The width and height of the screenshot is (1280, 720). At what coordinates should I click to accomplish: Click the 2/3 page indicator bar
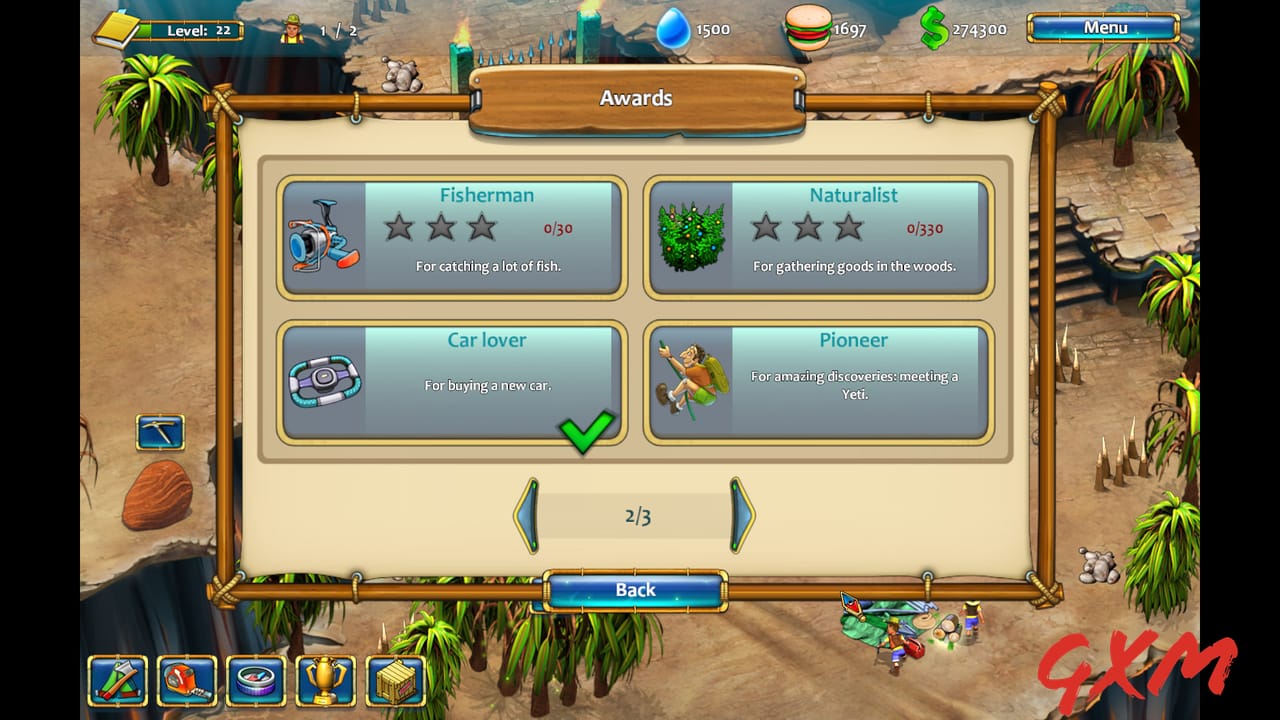(636, 516)
